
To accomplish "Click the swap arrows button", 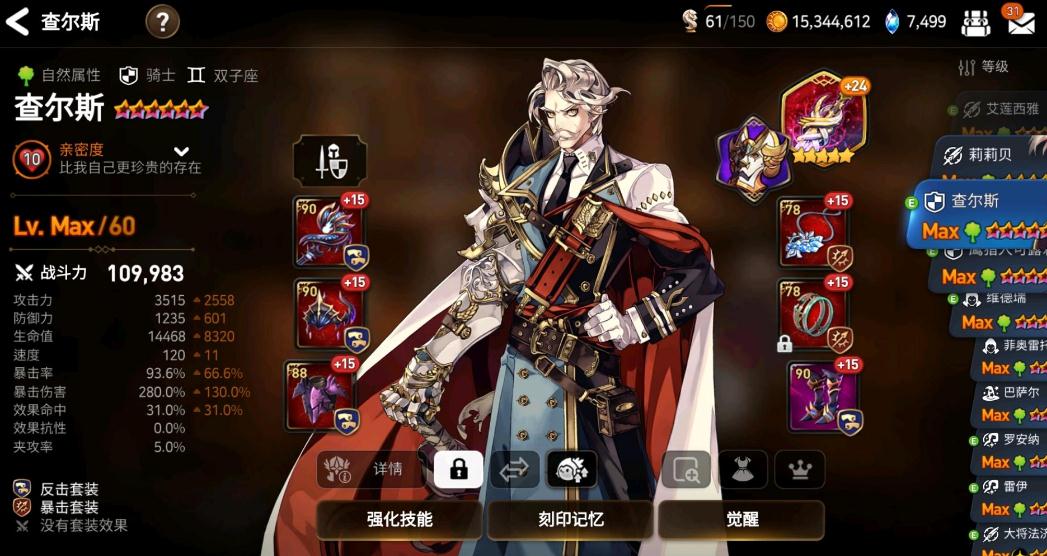I will click(x=514, y=469).
